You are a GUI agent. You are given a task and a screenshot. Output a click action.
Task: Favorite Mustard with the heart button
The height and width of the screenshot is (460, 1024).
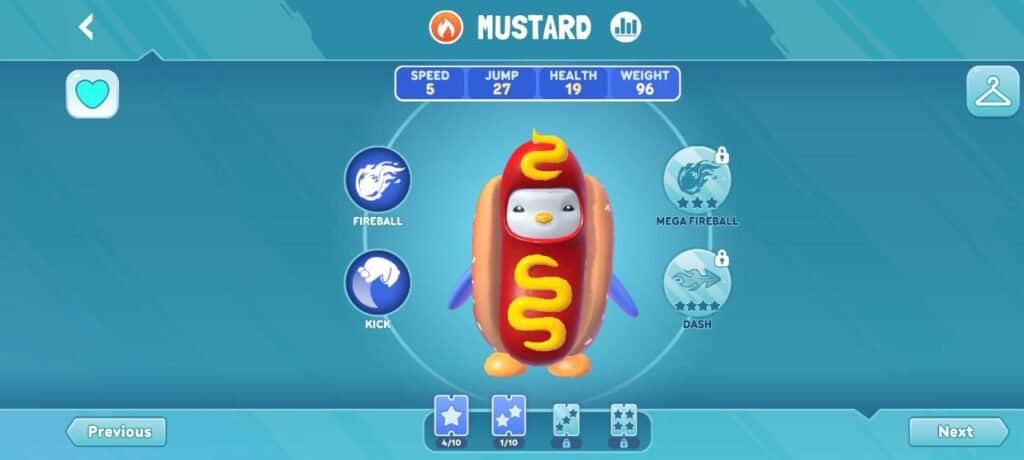tap(92, 94)
